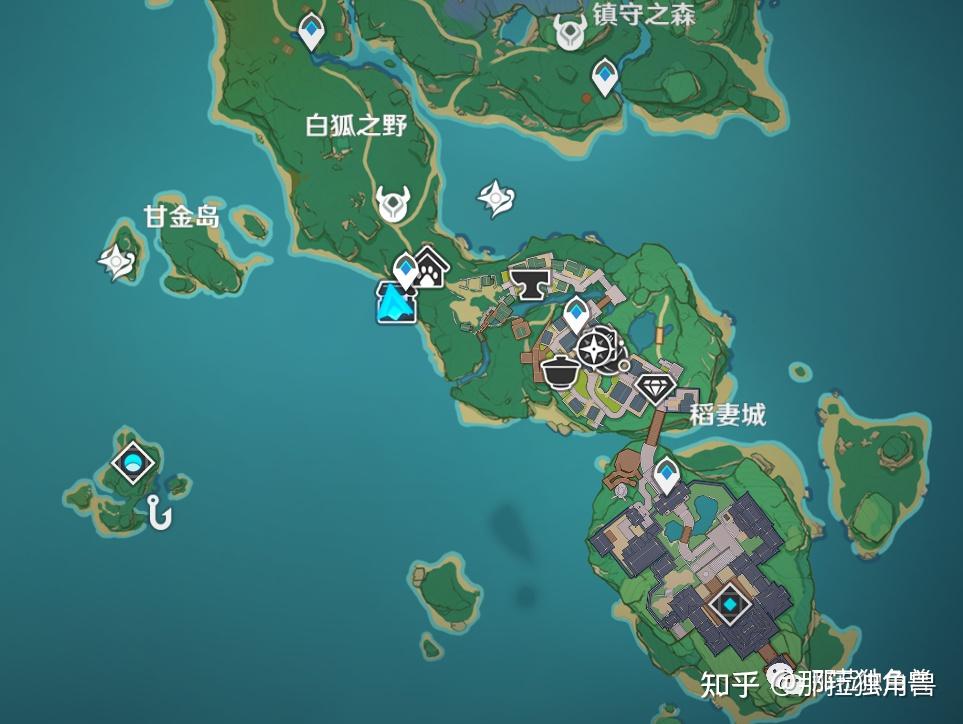
Task: Open the domain marker on the fishing islet
Action: (133, 462)
